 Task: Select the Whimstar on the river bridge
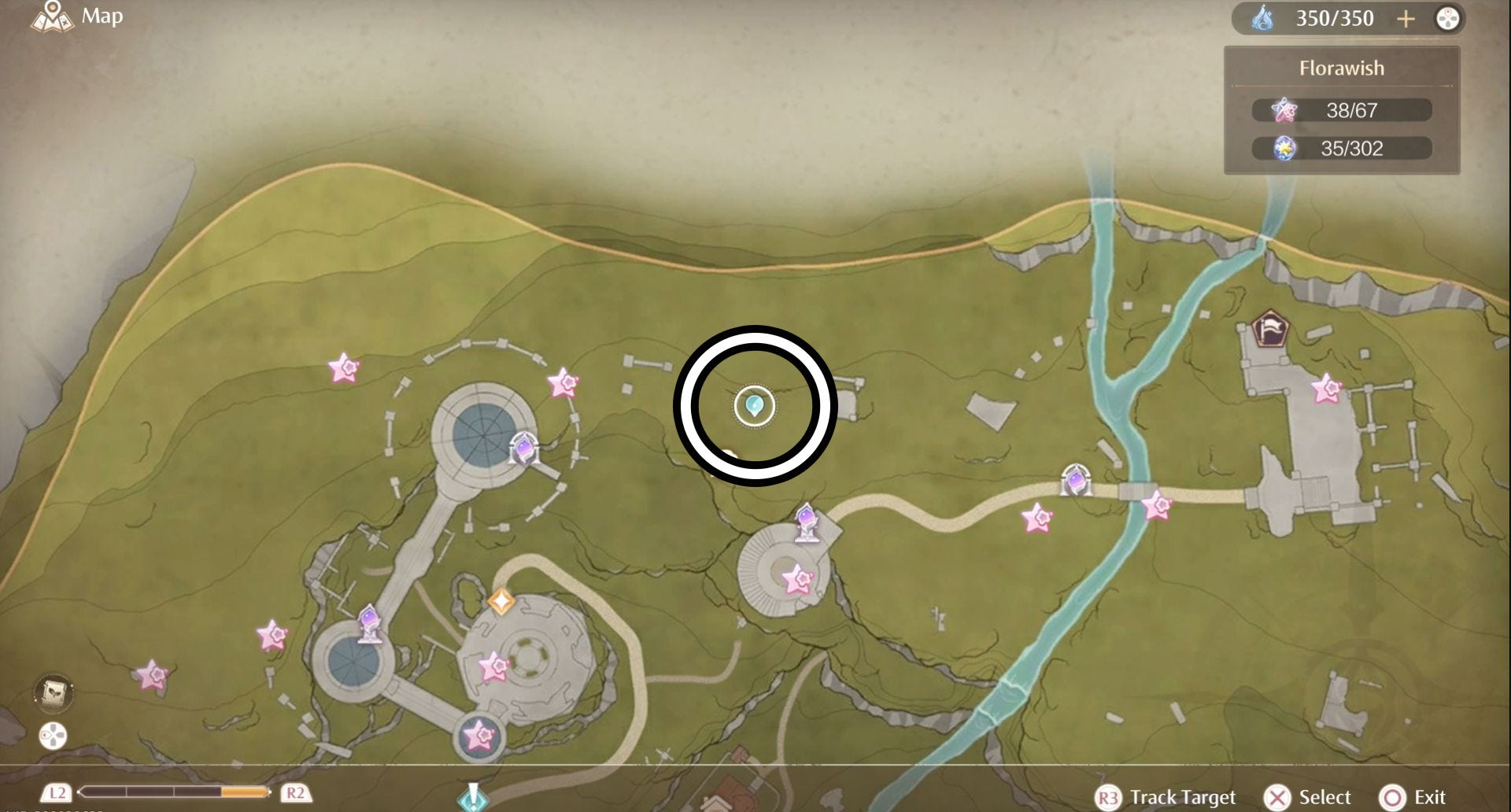point(1156,505)
